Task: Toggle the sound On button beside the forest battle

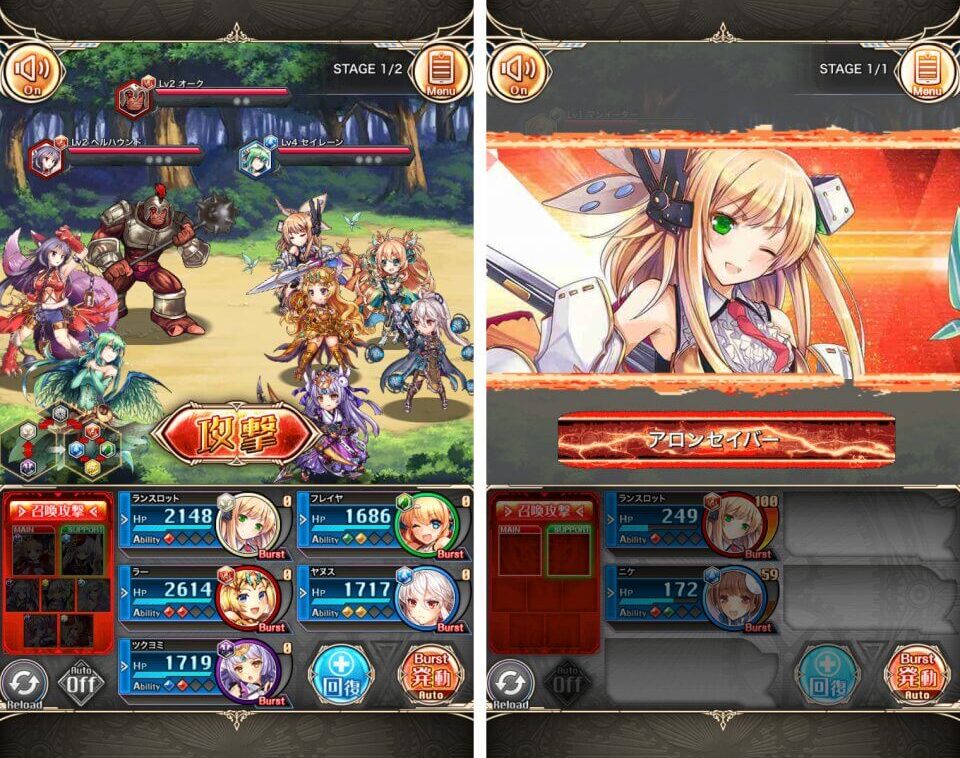Action: [32, 72]
